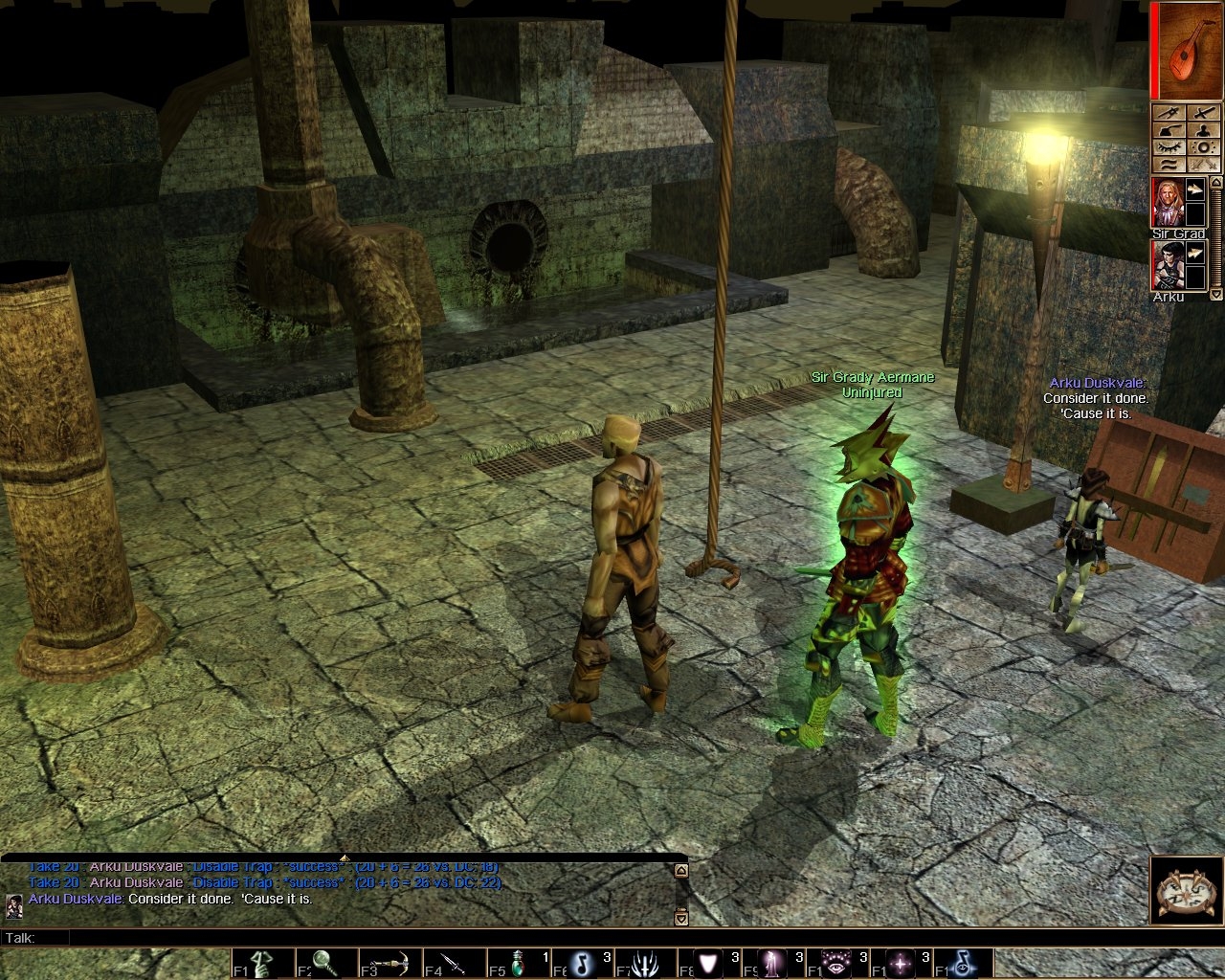The width and height of the screenshot is (1225, 980).
Task: Cast the pink sparkle spell quickslot
Action: pyautogui.click(x=900, y=963)
